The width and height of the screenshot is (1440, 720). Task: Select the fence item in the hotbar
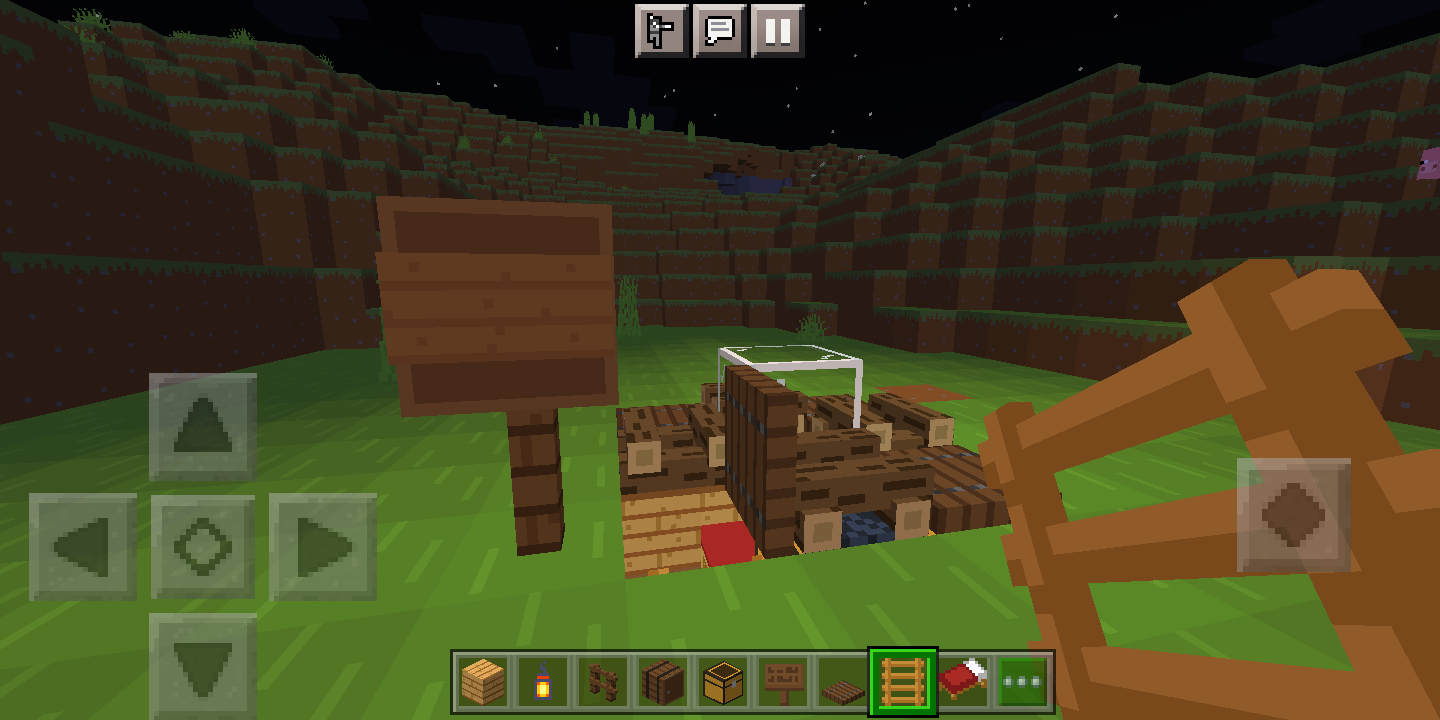pos(601,680)
